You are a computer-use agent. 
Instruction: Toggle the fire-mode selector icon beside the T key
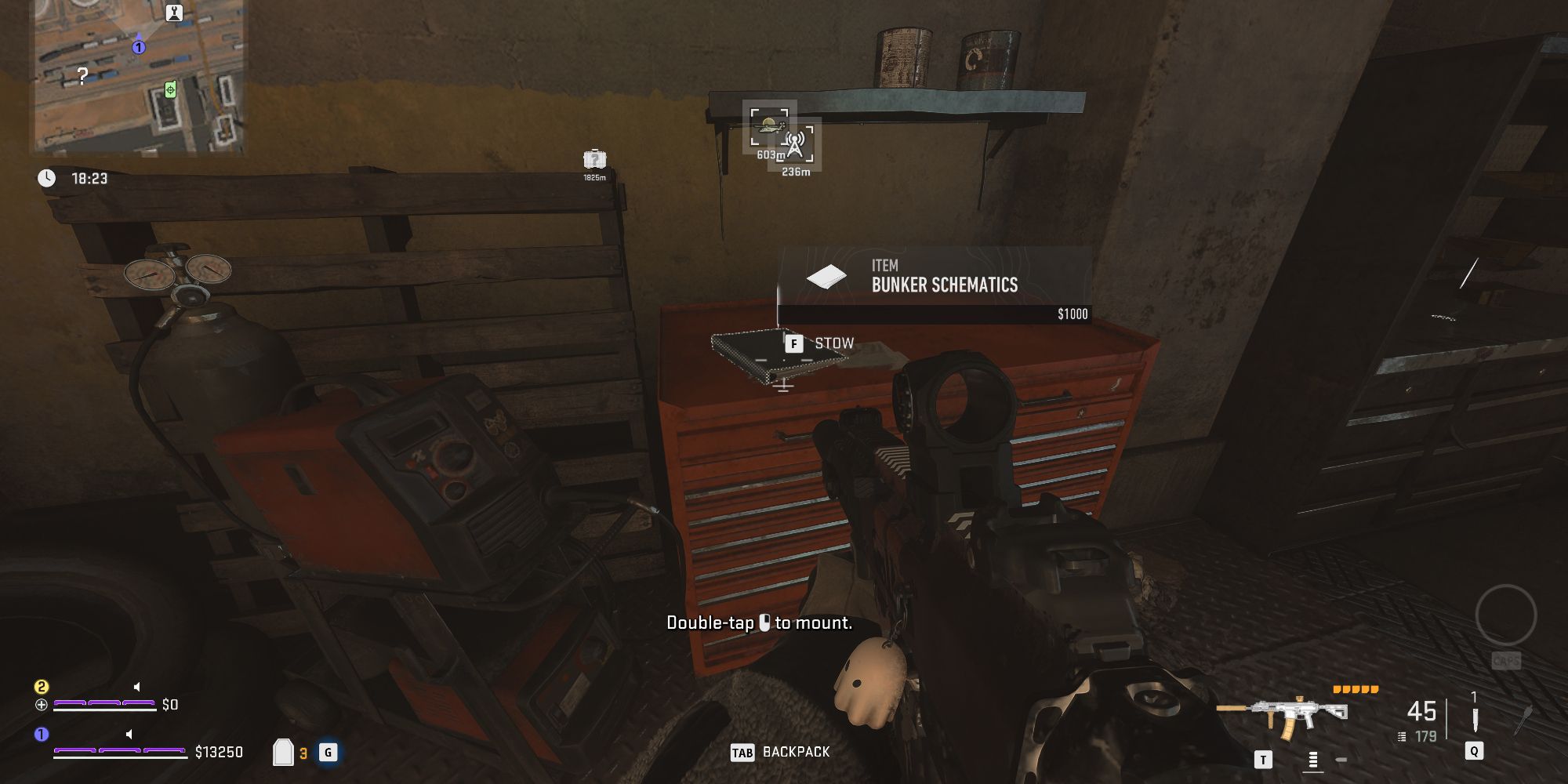click(x=1312, y=760)
